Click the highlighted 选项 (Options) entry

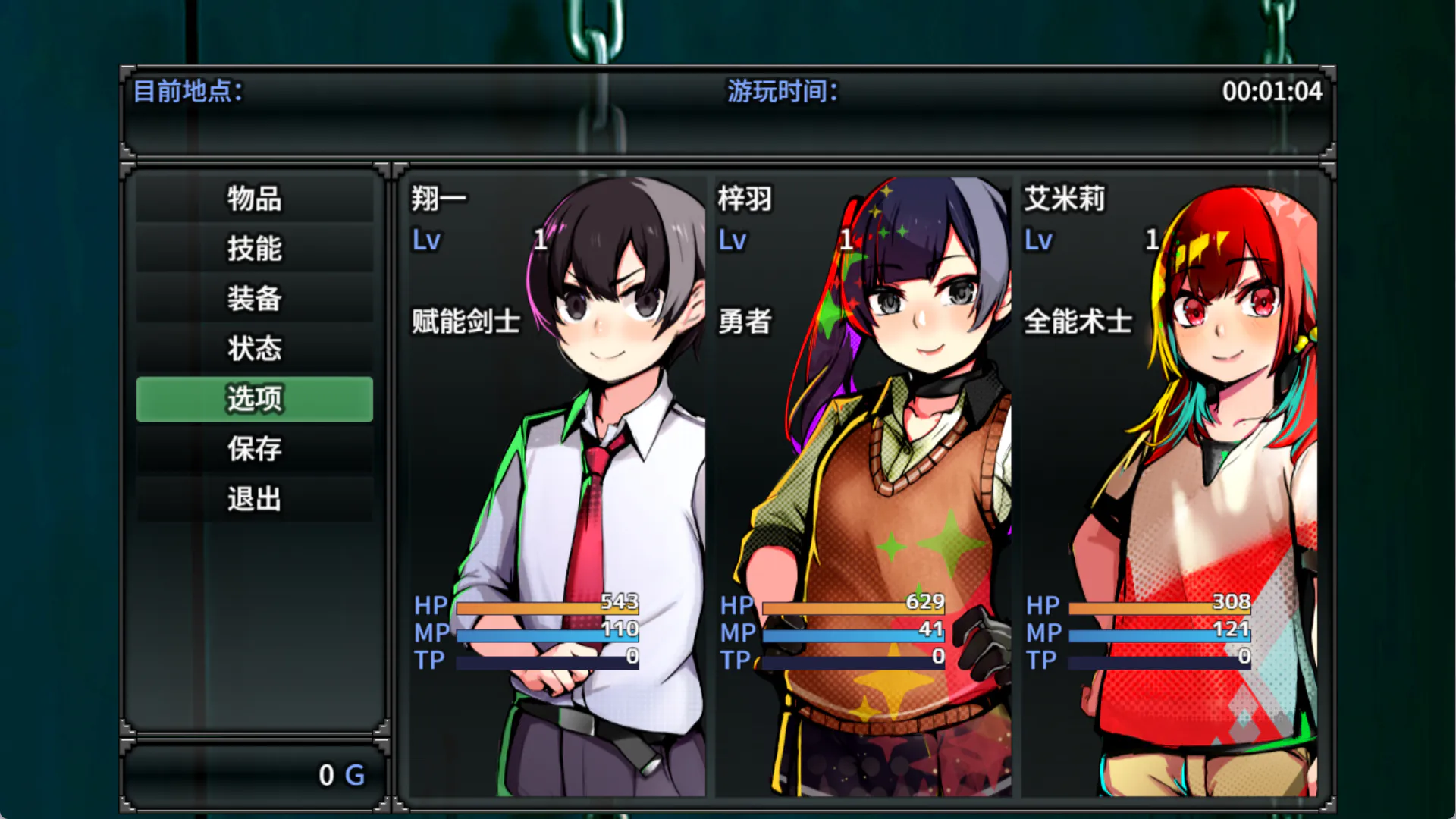pos(255,399)
